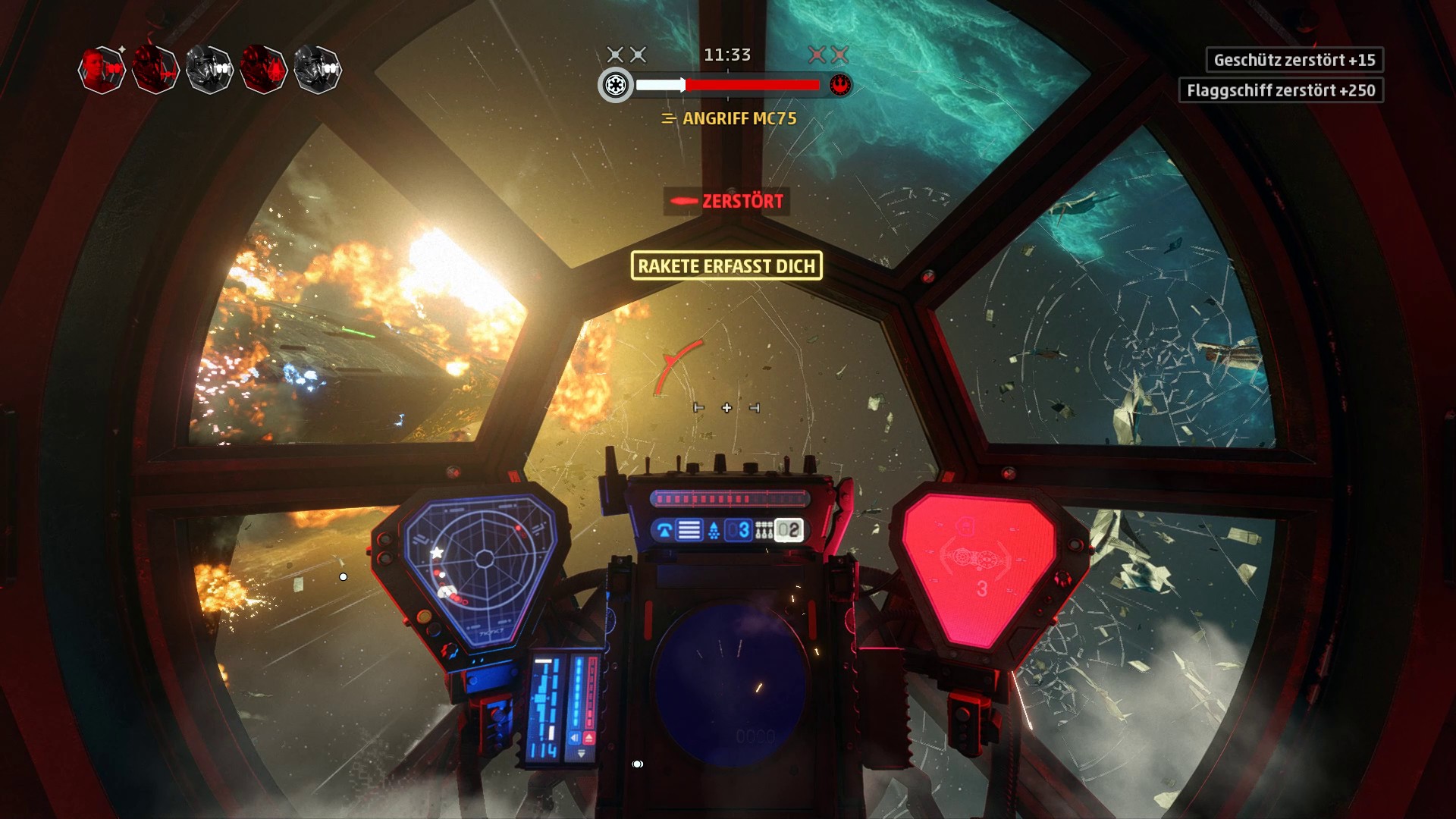Select the rocket ammo slot showing 03
This screenshot has height=819, width=1456.
[x=738, y=530]
